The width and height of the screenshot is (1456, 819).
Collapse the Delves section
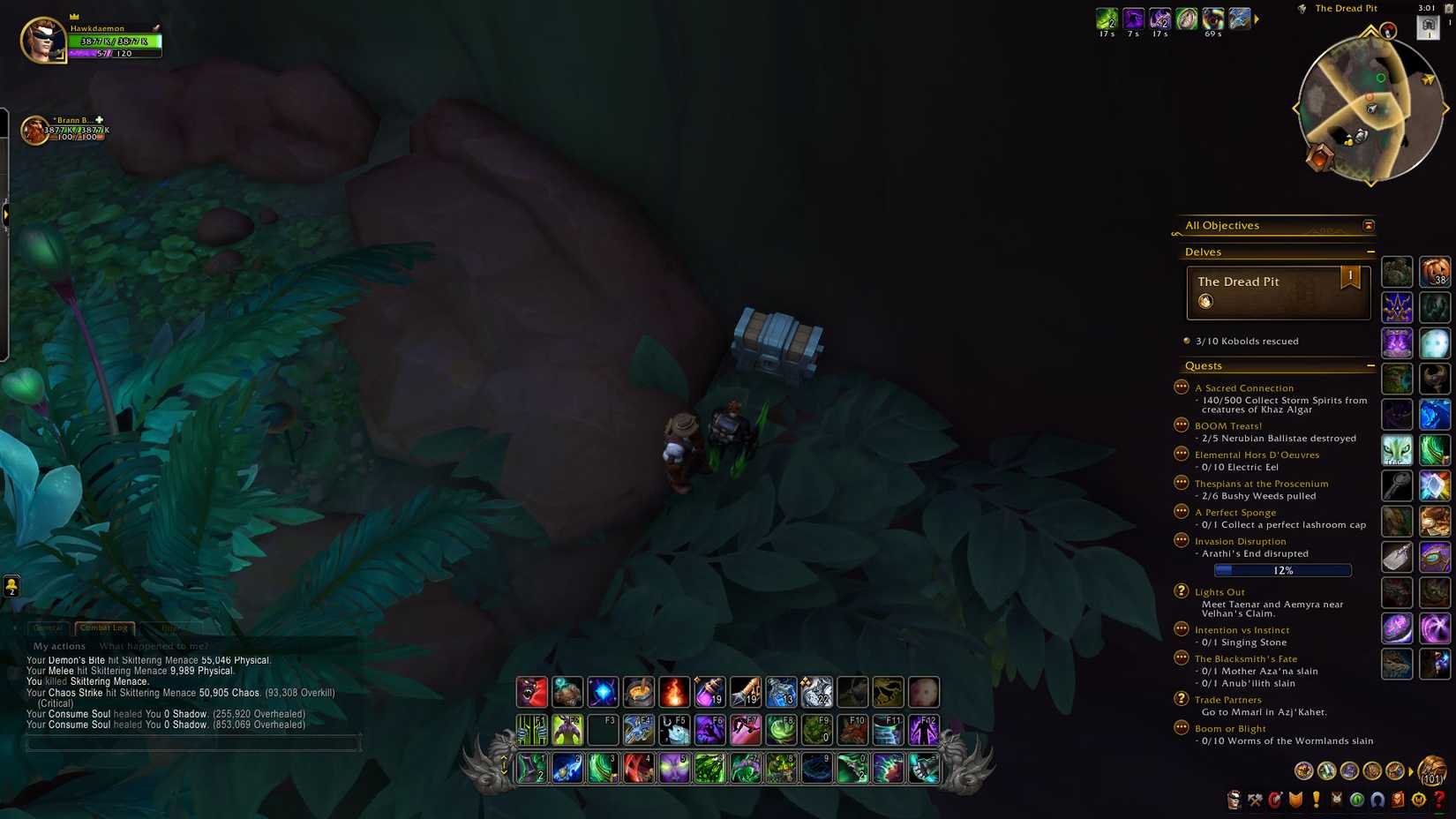click(1371, 252)
